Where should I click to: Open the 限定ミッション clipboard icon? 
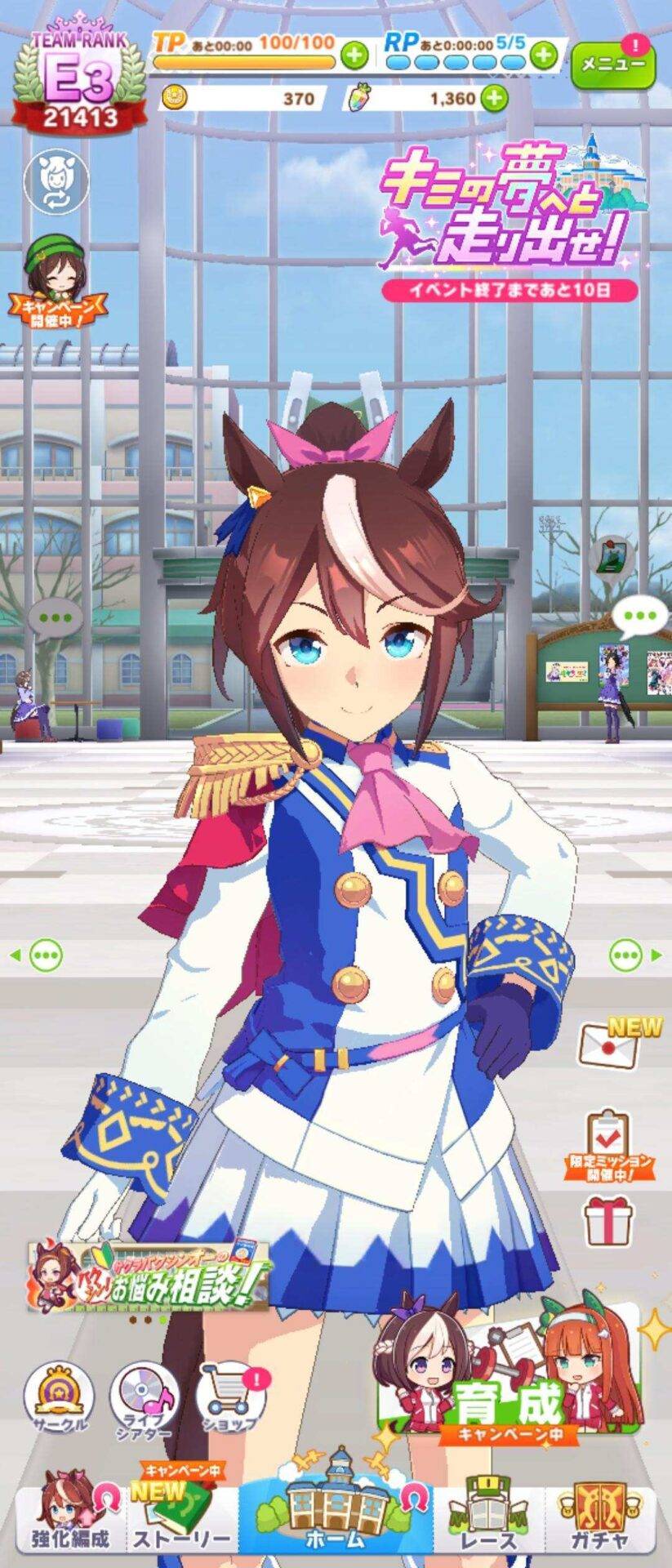click(x=611, y=1143)
